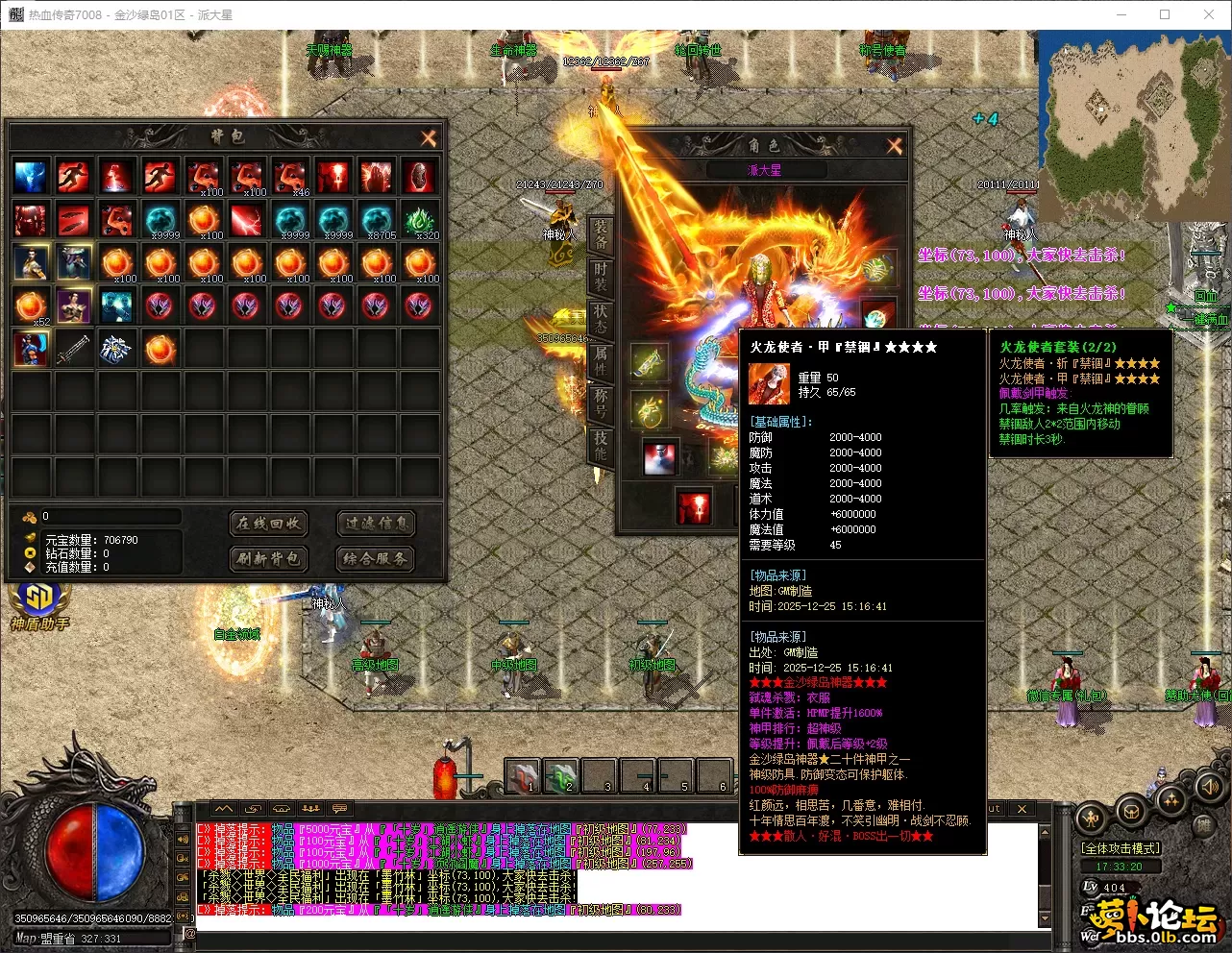Show the 属性 attributes tab
This screenshot has height=953, width=1232.
pos(601,361)
